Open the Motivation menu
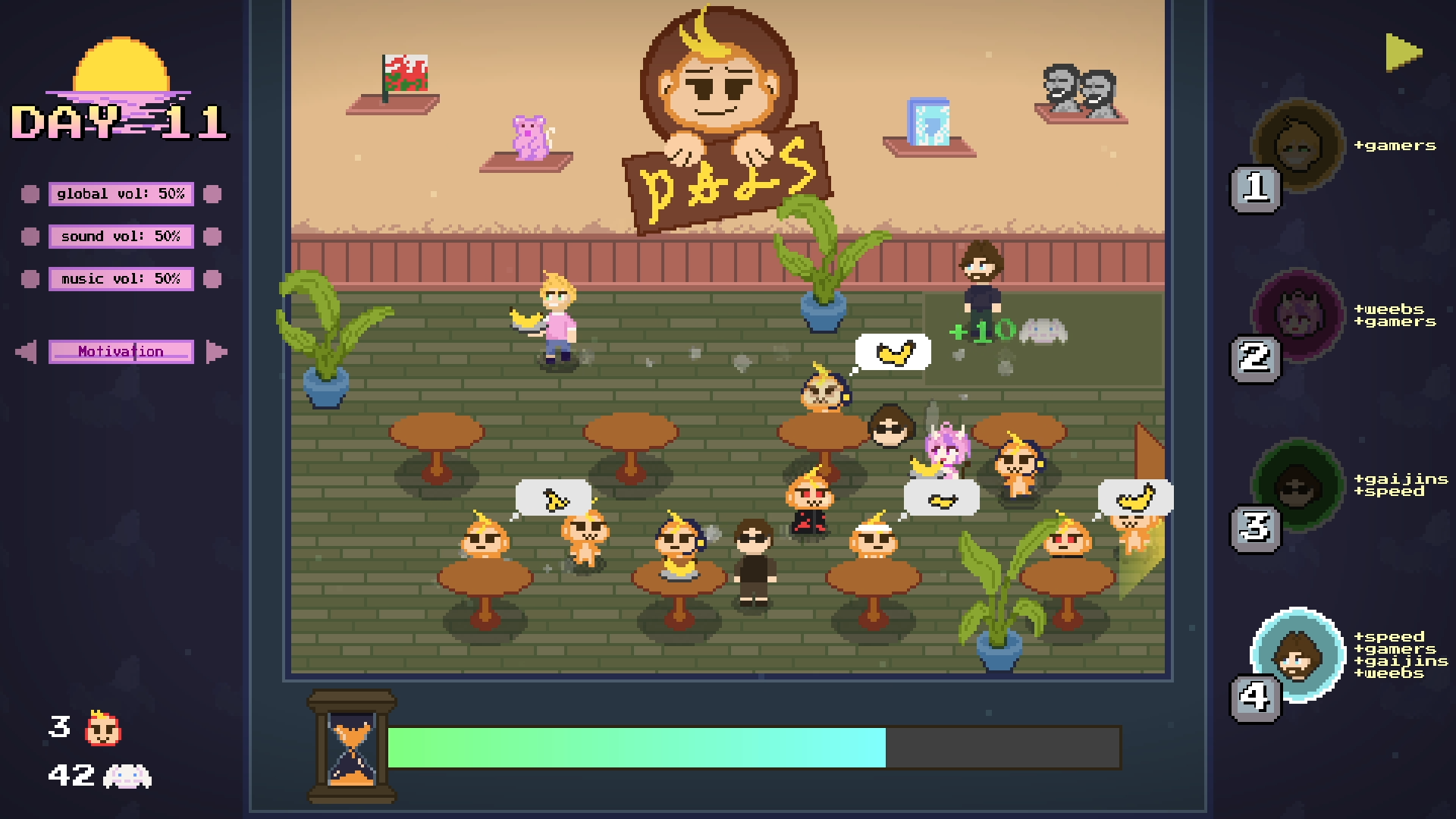 (121, 351)
